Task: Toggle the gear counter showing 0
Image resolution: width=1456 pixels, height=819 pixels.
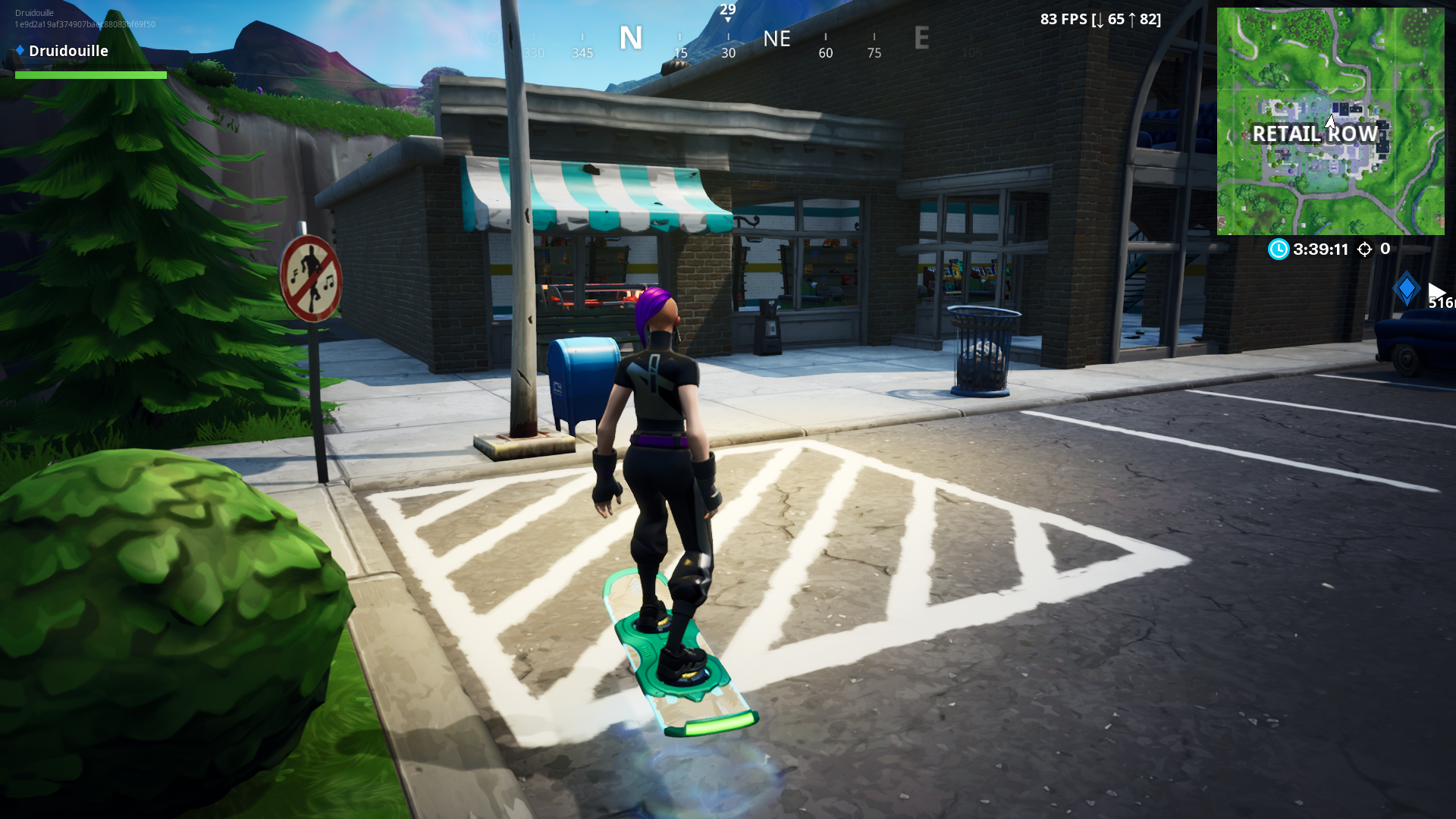Action: (1384, 249)
